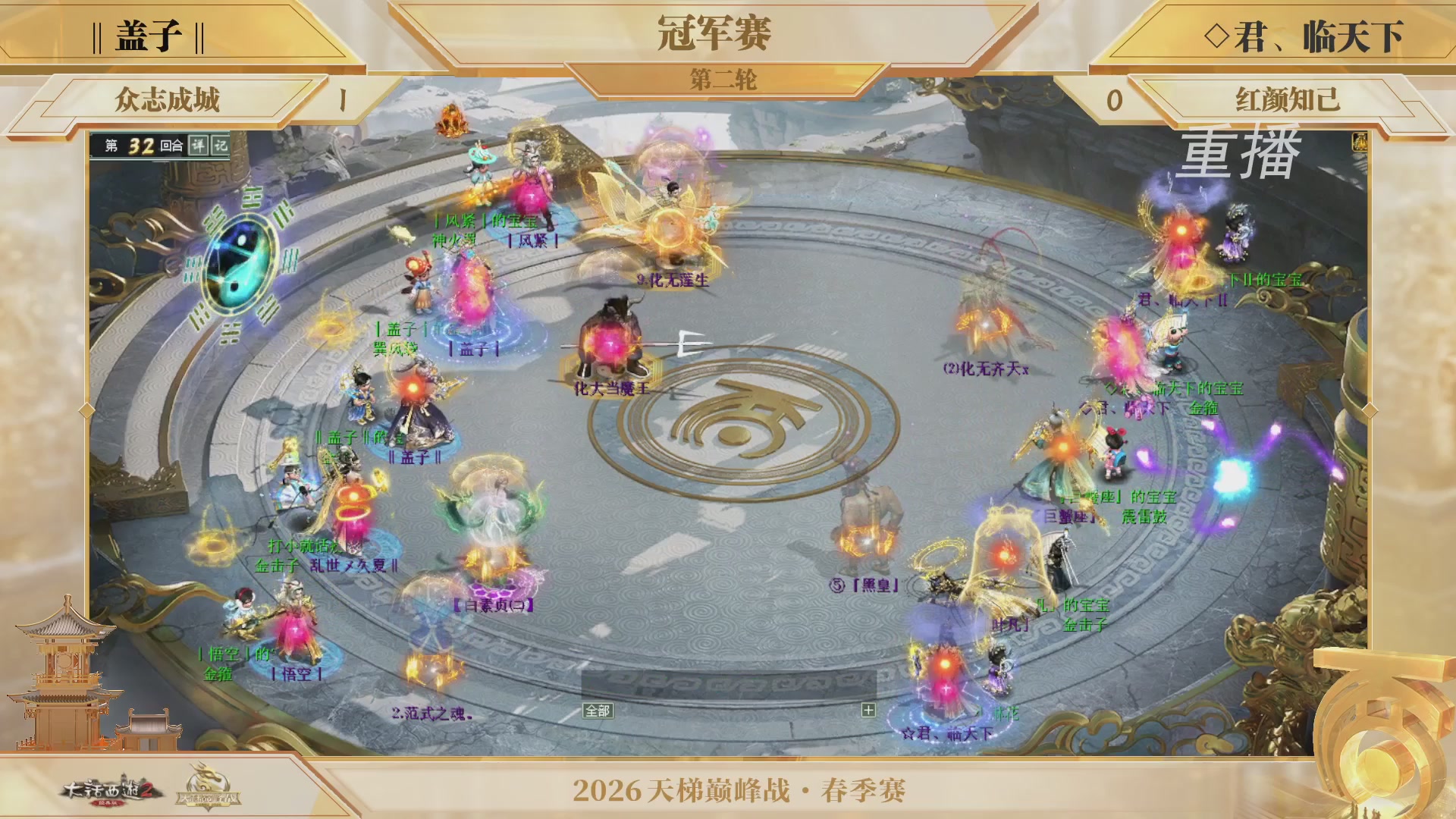The width and height of the screenshot is (1456, 819).
Task: Toggle the 记 battle record function
Action: click(x=220, y=145)
